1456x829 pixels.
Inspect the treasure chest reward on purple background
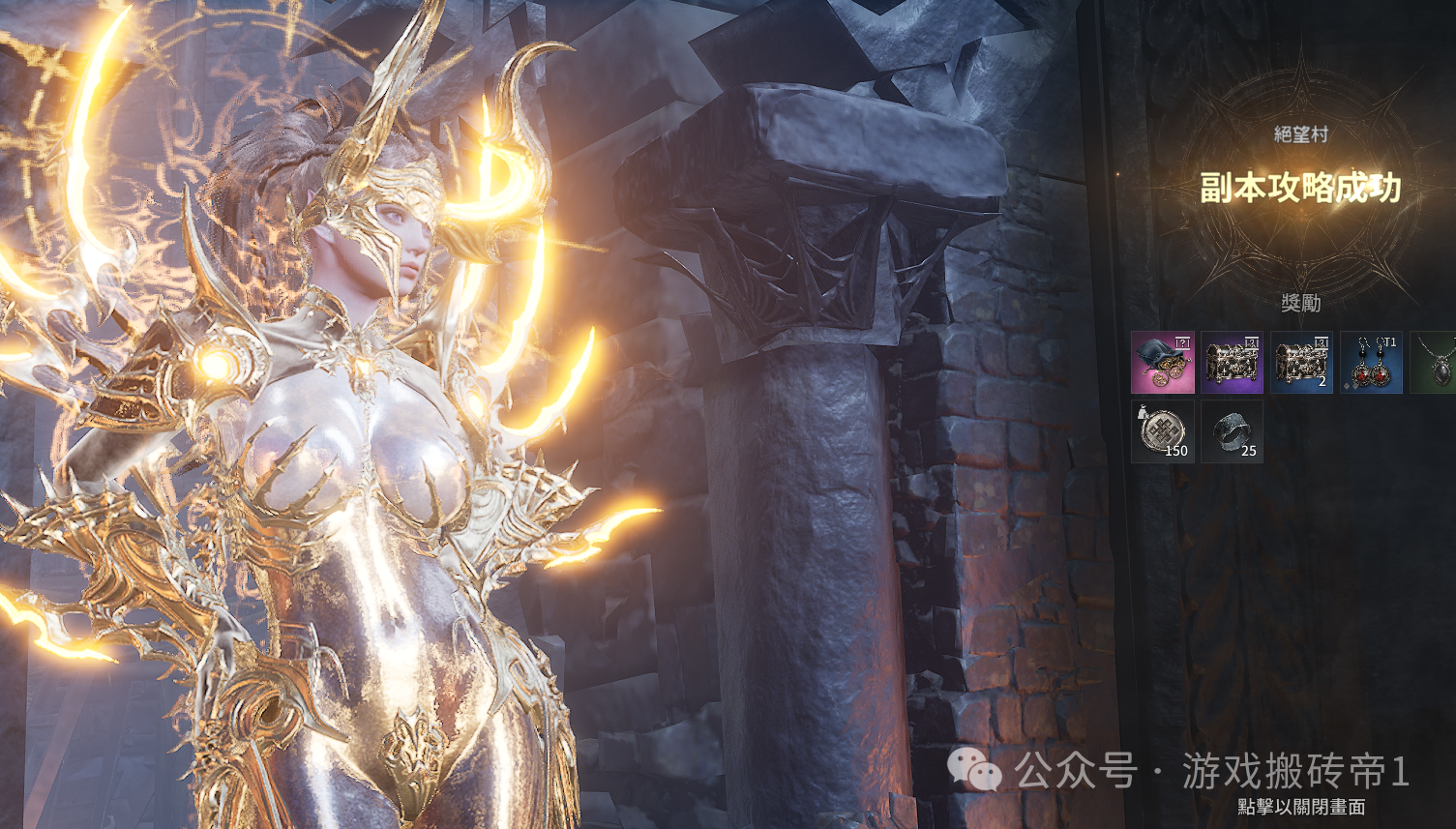coord(1232,363)
